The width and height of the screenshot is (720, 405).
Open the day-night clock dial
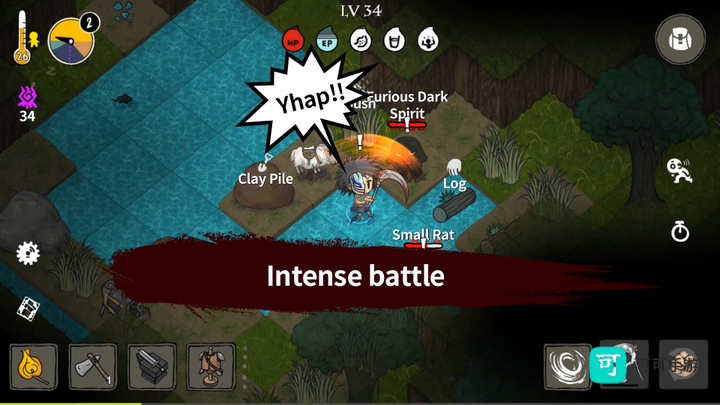70,41
